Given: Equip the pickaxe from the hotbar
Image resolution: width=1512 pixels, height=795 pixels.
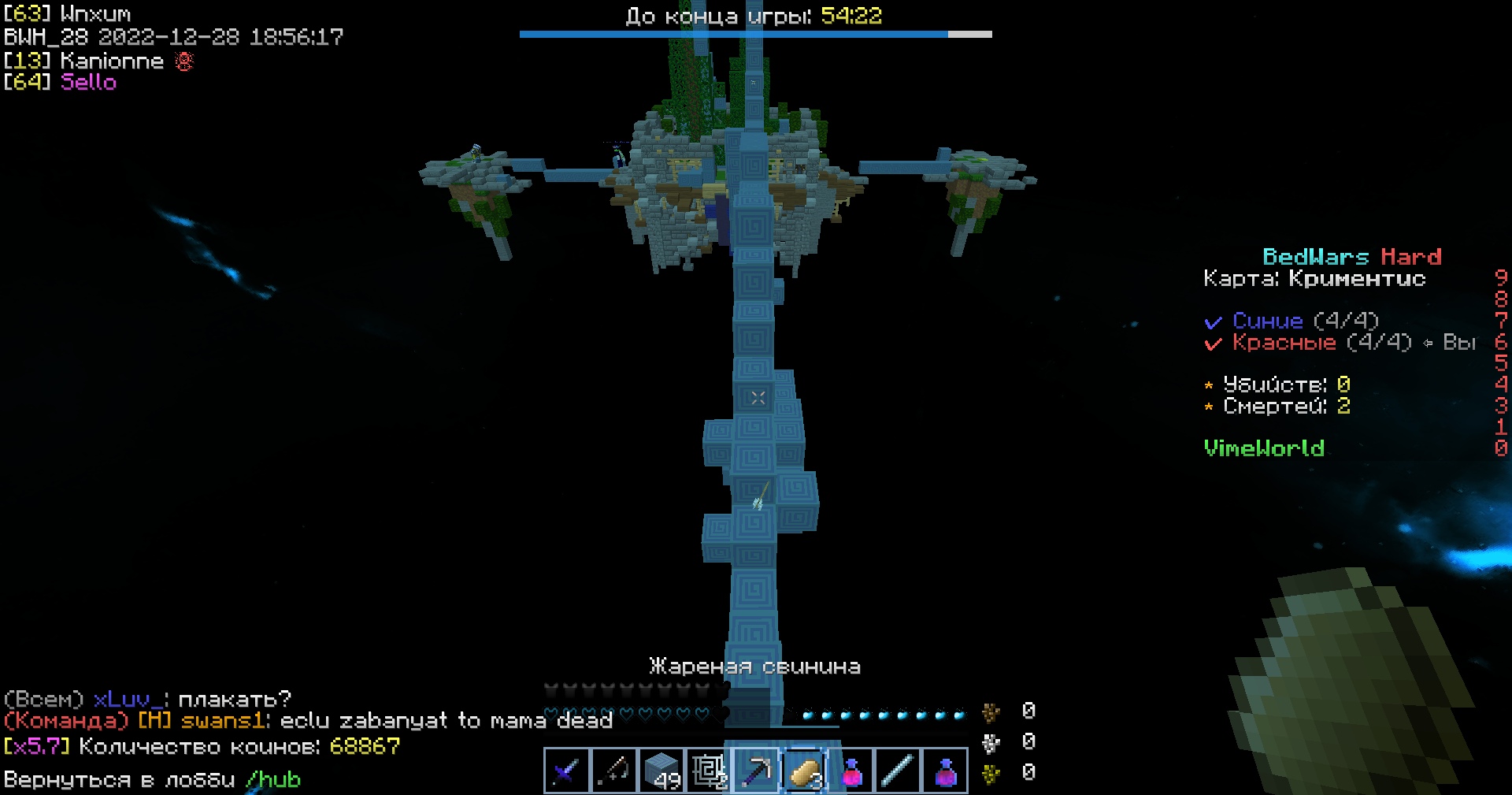Looking at the screenshot, I should click(x=755, y=771).
